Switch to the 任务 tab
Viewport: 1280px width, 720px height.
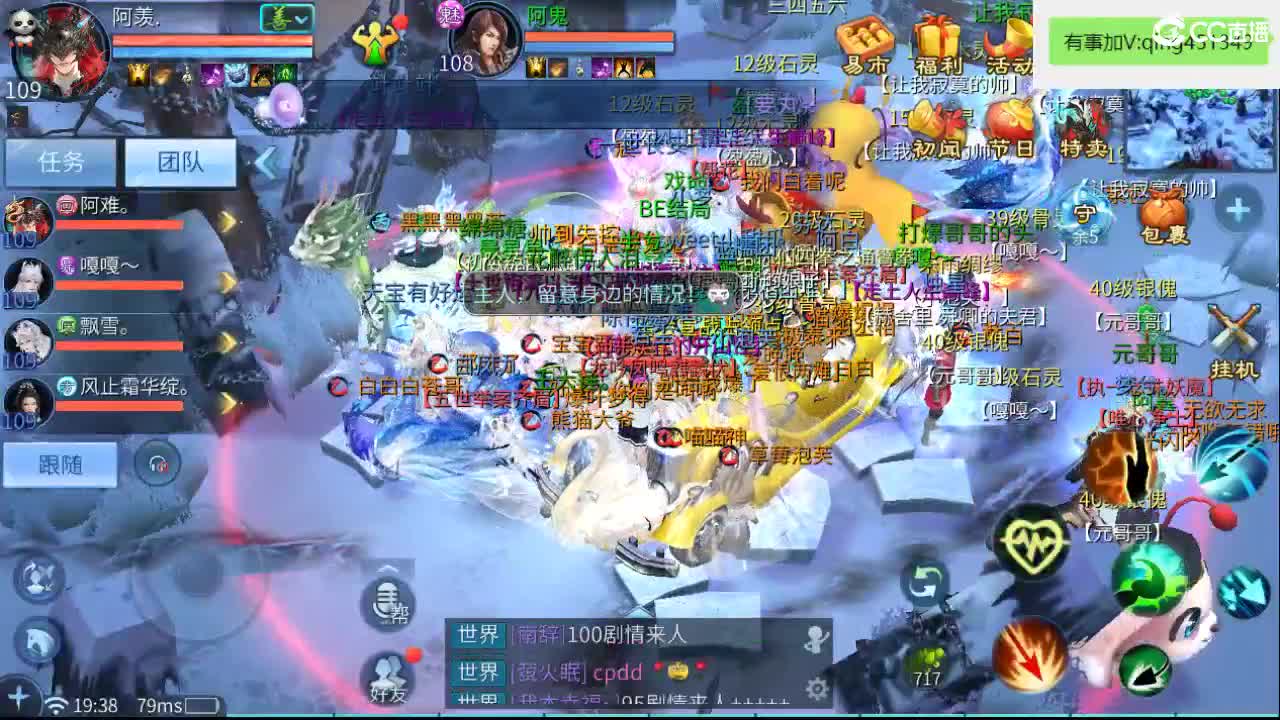click(61, 163)
